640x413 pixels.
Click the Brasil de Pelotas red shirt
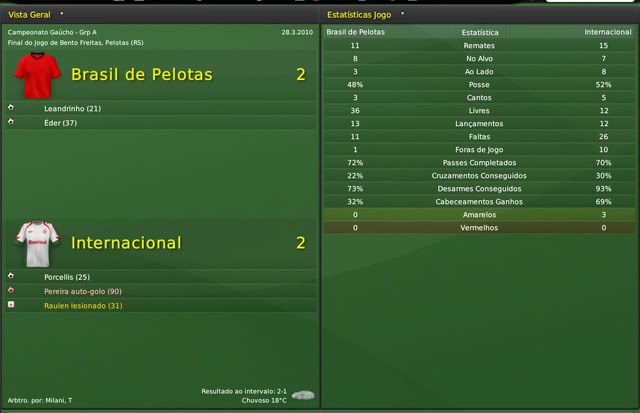tap(38, 75)
